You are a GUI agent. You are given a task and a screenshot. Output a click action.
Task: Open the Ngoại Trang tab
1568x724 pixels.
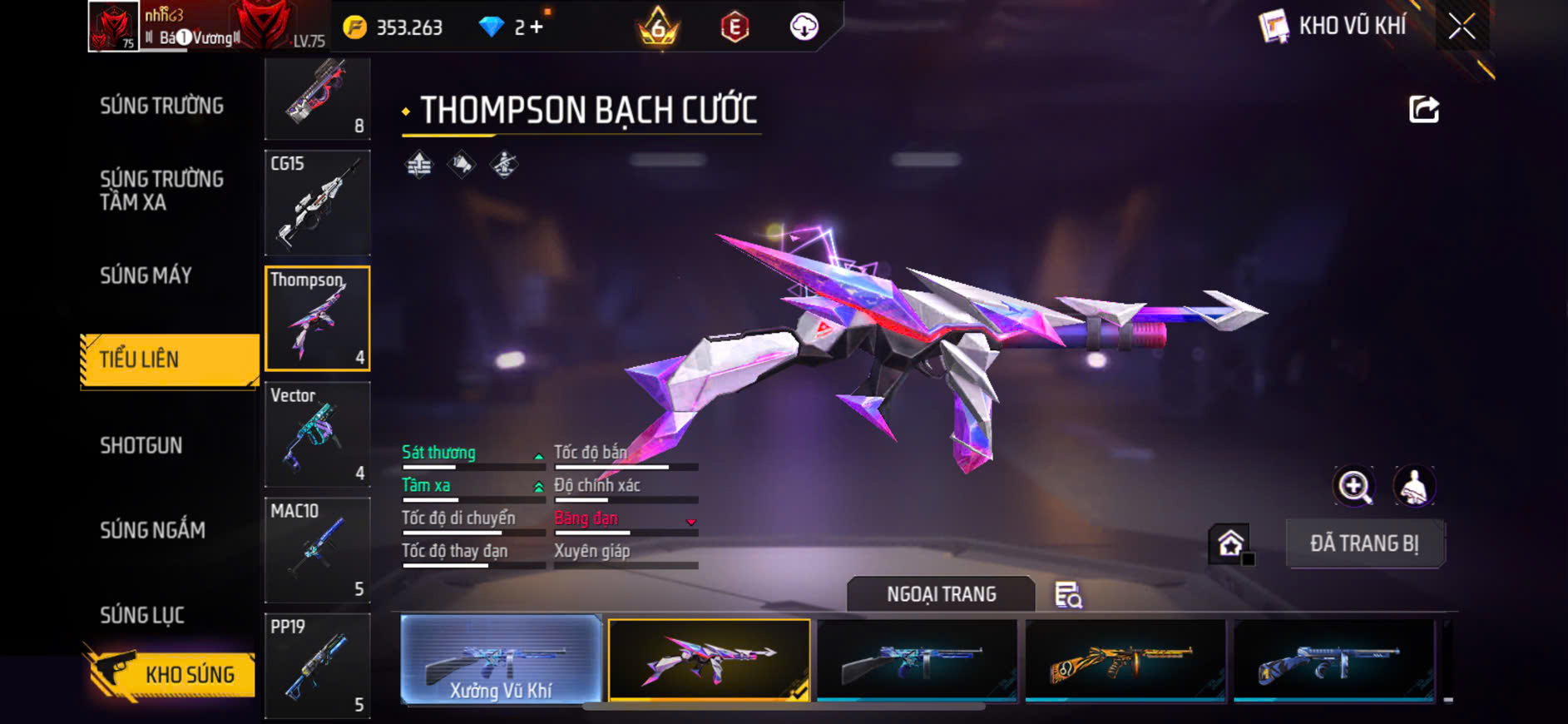pyautogui.click(x=941, y=594)
